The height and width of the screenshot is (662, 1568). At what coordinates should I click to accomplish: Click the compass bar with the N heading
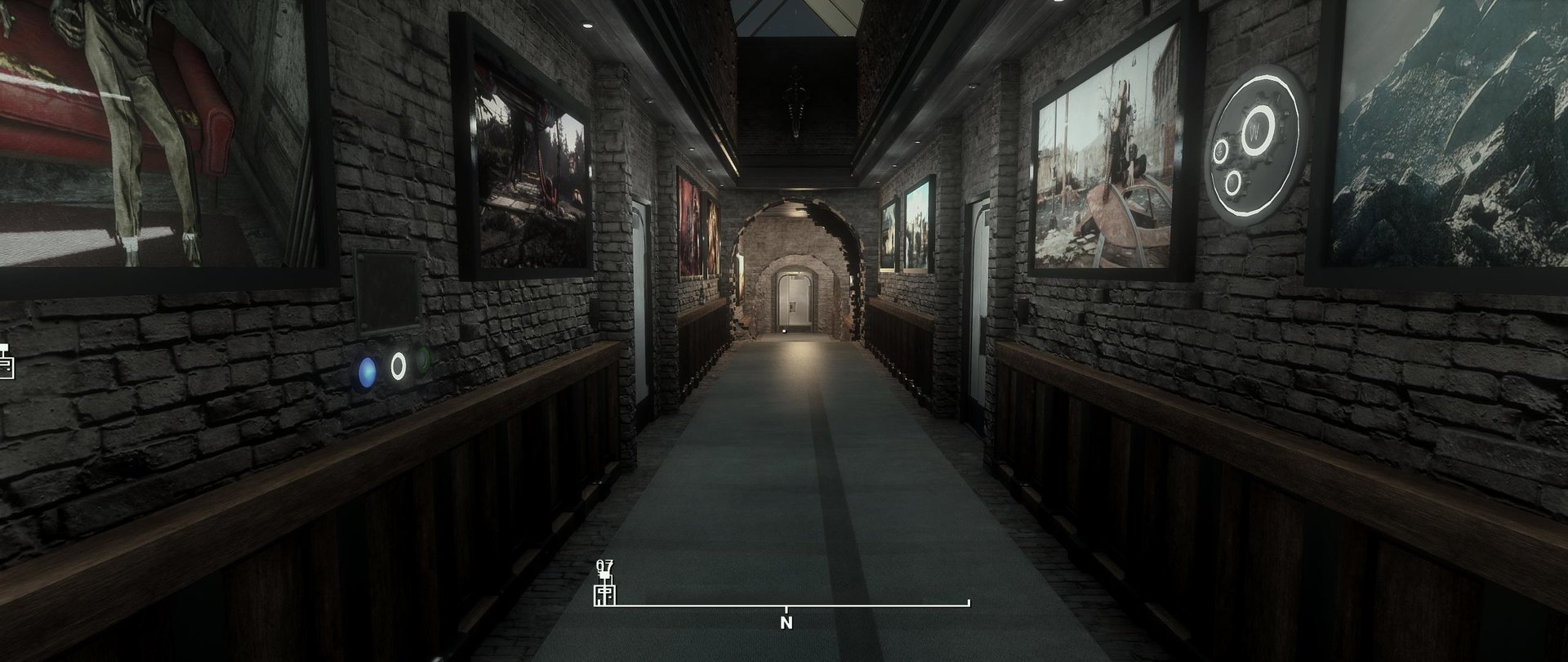(786, 607)
